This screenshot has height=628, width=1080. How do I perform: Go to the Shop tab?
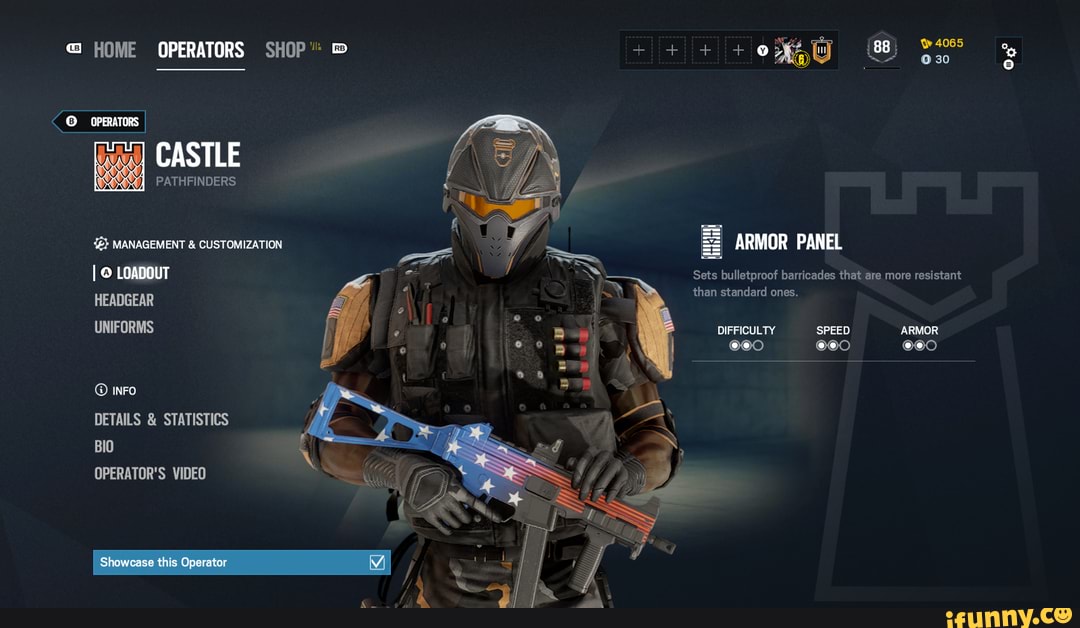click(286, 50)
